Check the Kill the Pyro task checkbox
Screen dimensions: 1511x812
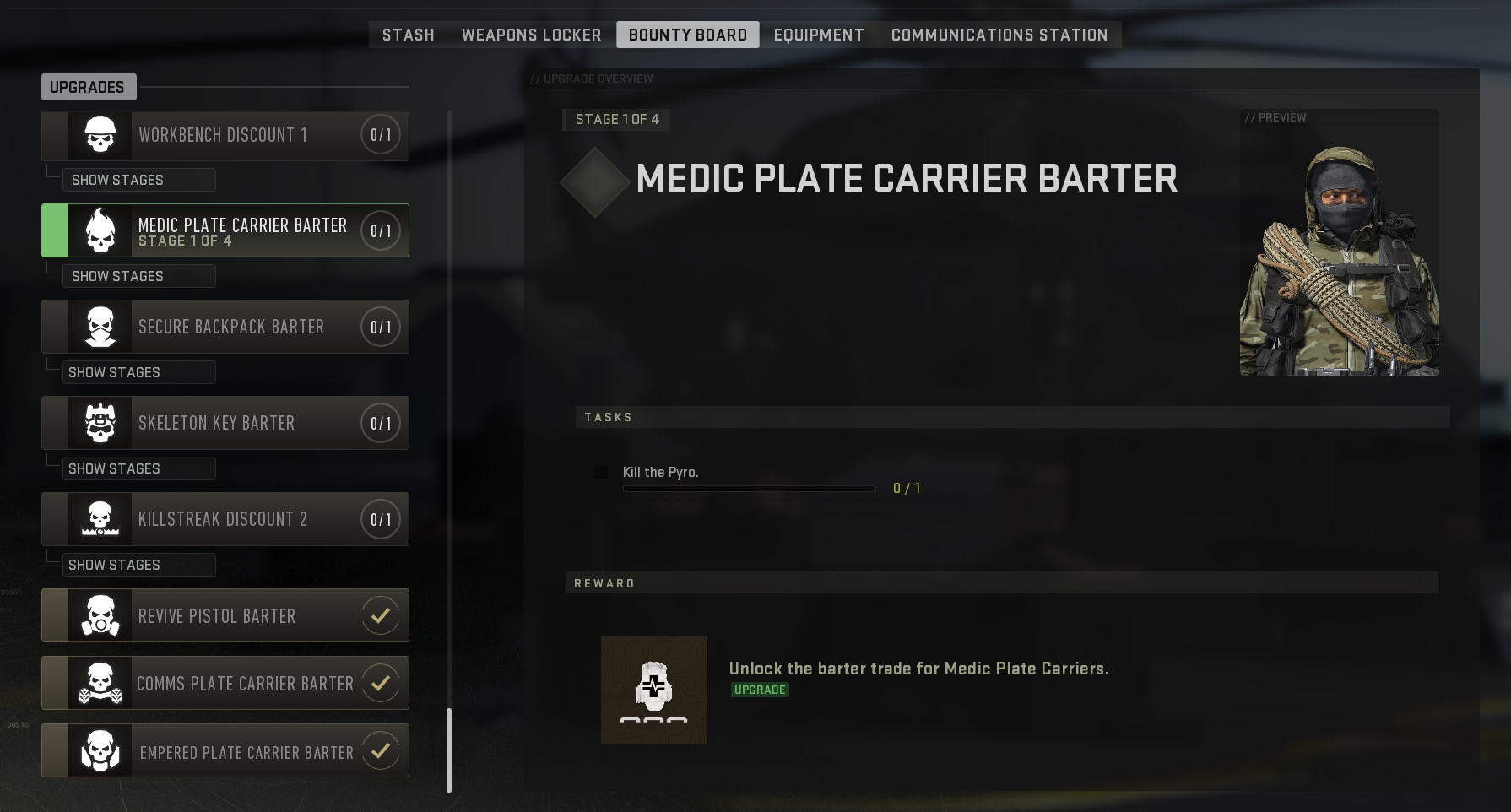coord(600,472)
